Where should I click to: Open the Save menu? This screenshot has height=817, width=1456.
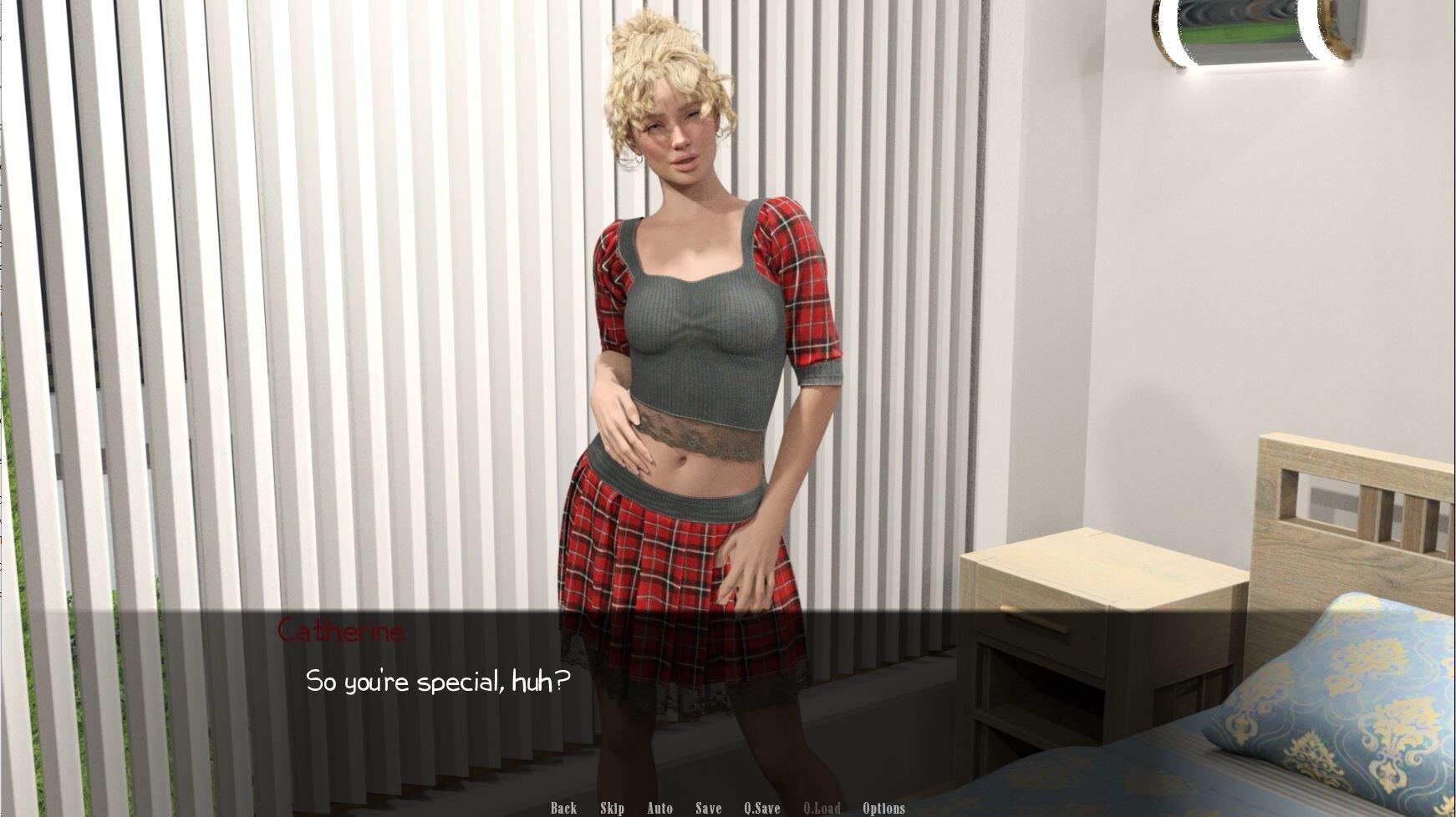point(708,808)
